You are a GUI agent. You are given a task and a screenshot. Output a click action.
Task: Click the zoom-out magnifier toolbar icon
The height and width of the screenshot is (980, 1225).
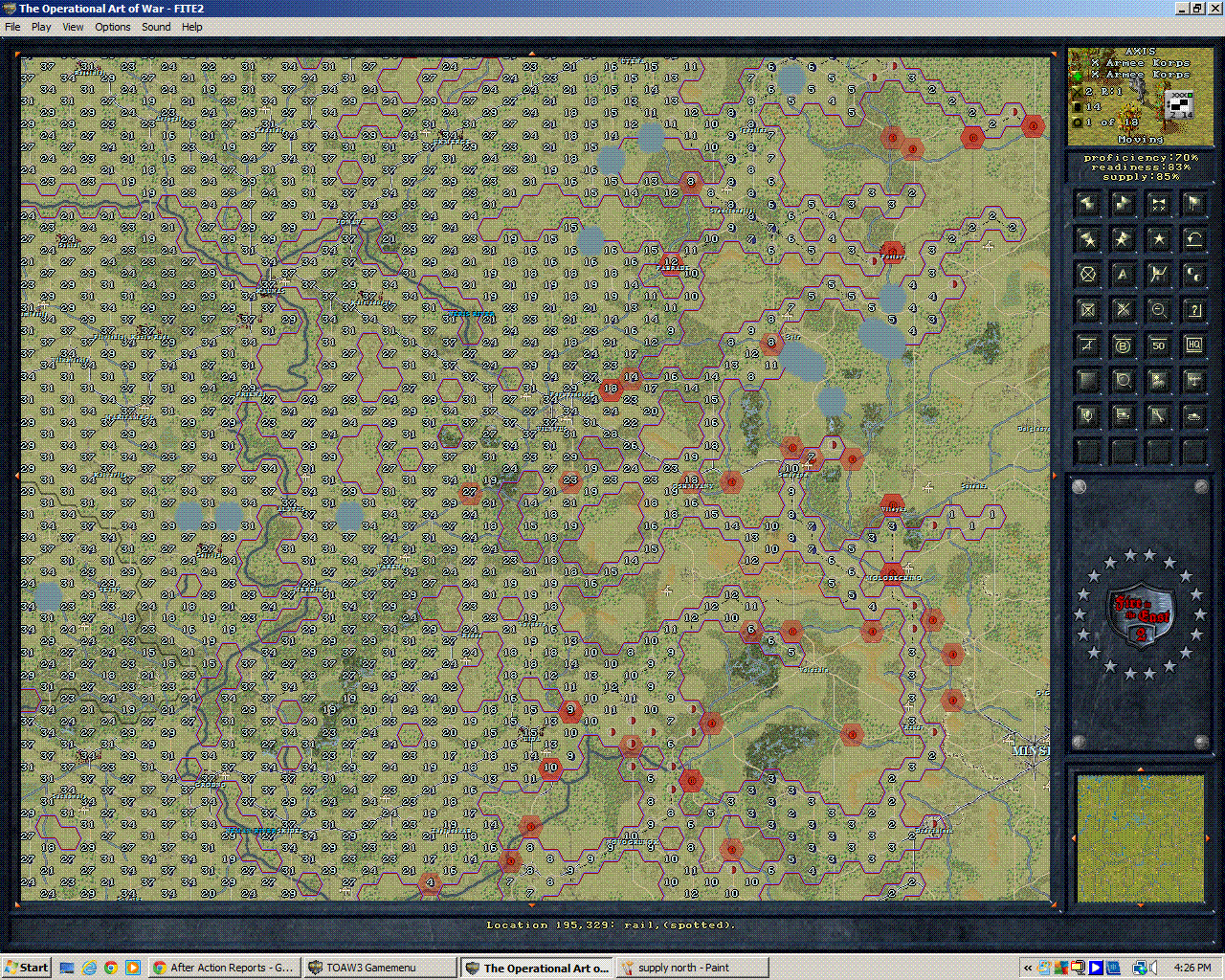point(1158,308)
